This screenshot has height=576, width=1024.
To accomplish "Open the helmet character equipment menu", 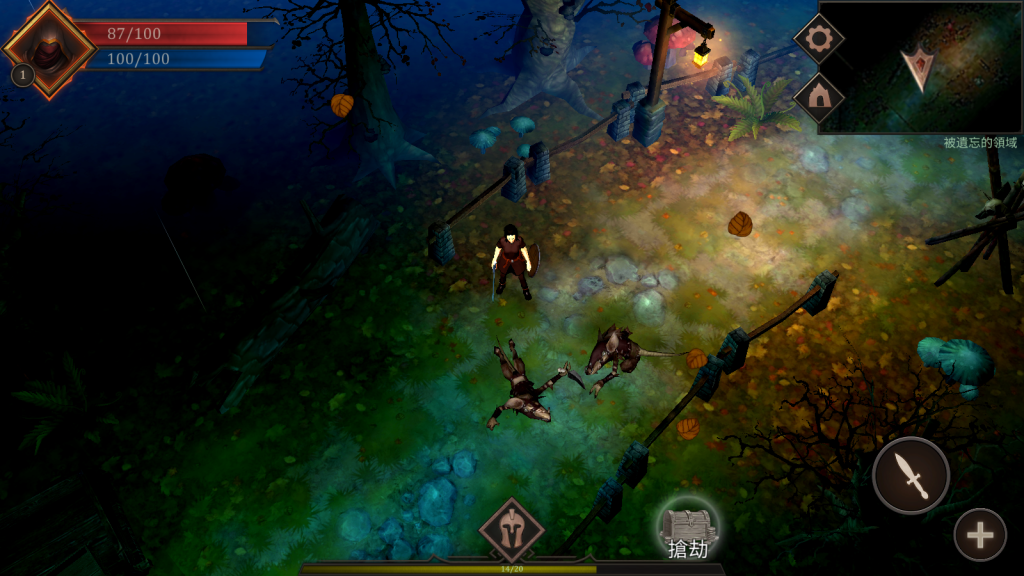I will tap(512, 530).
